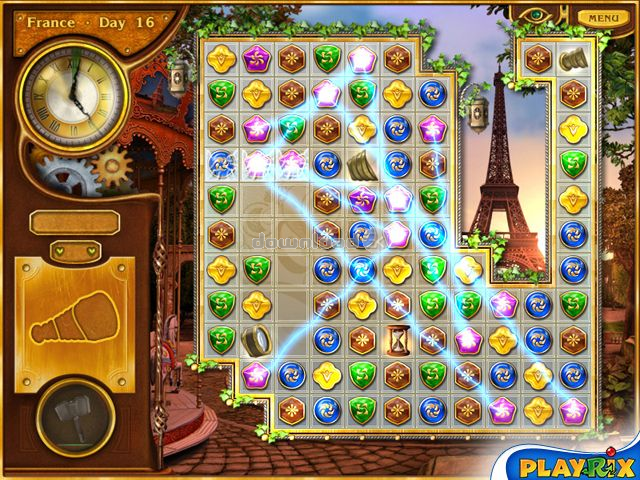Select the hourglass tile on the board
This screenshot has width=640, height=480.
point(397,340)
